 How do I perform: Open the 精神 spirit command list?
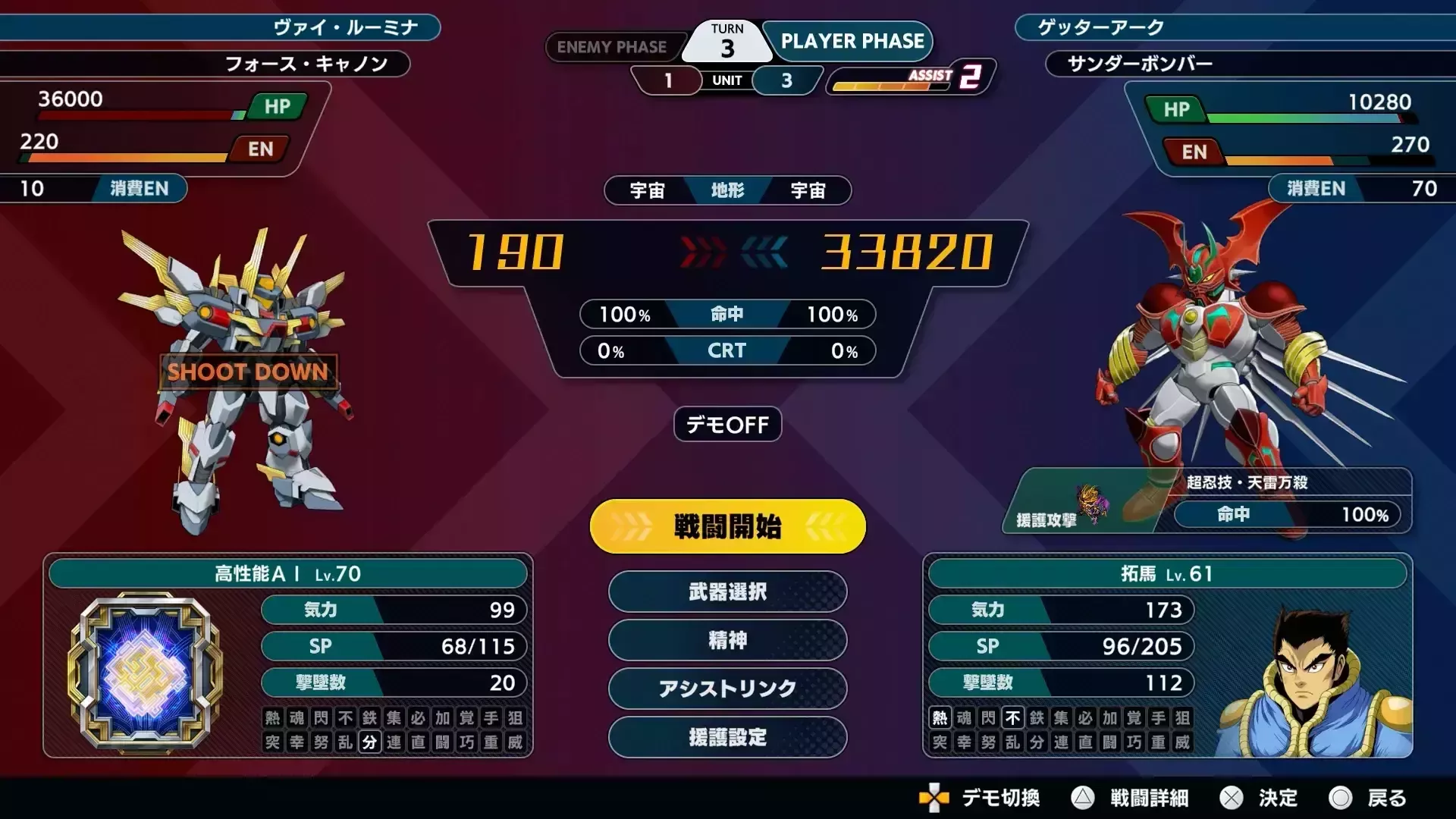point(726,641)
